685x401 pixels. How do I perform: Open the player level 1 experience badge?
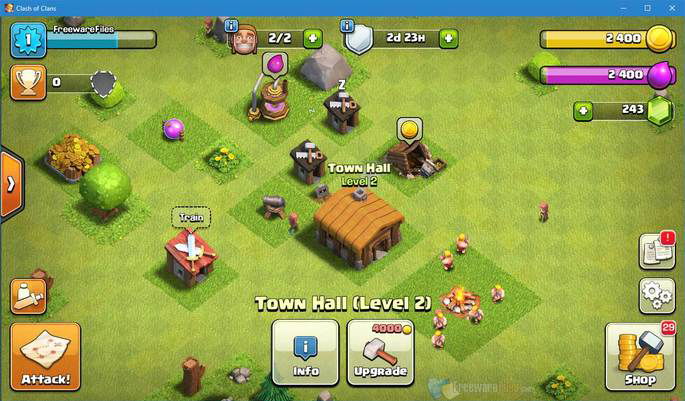tap(28, 40)
